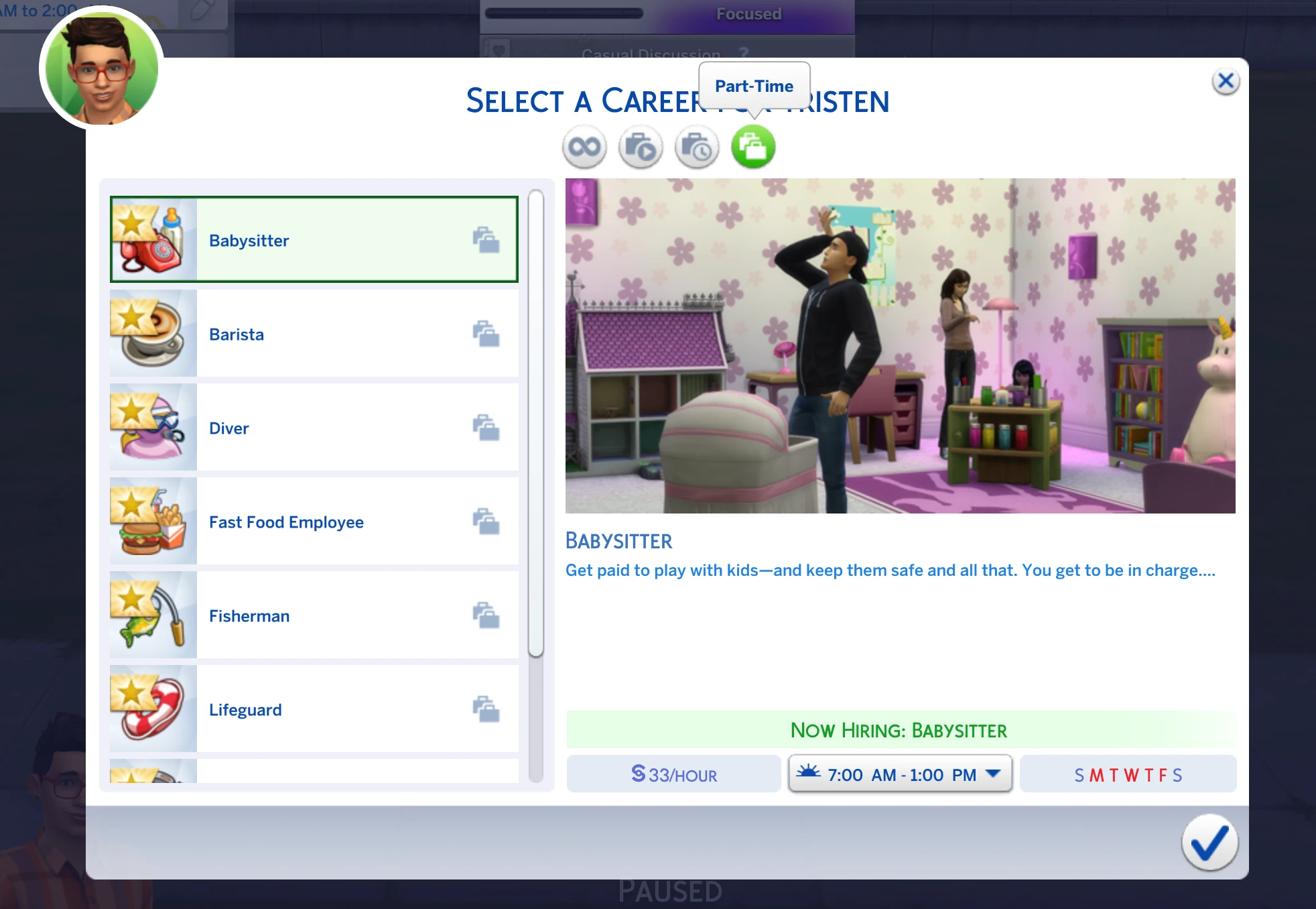The height and width of the screenshot is (909, 1316).
Task: Click the briefcase-with-clock careers filter icon
Action: point(696,146)
